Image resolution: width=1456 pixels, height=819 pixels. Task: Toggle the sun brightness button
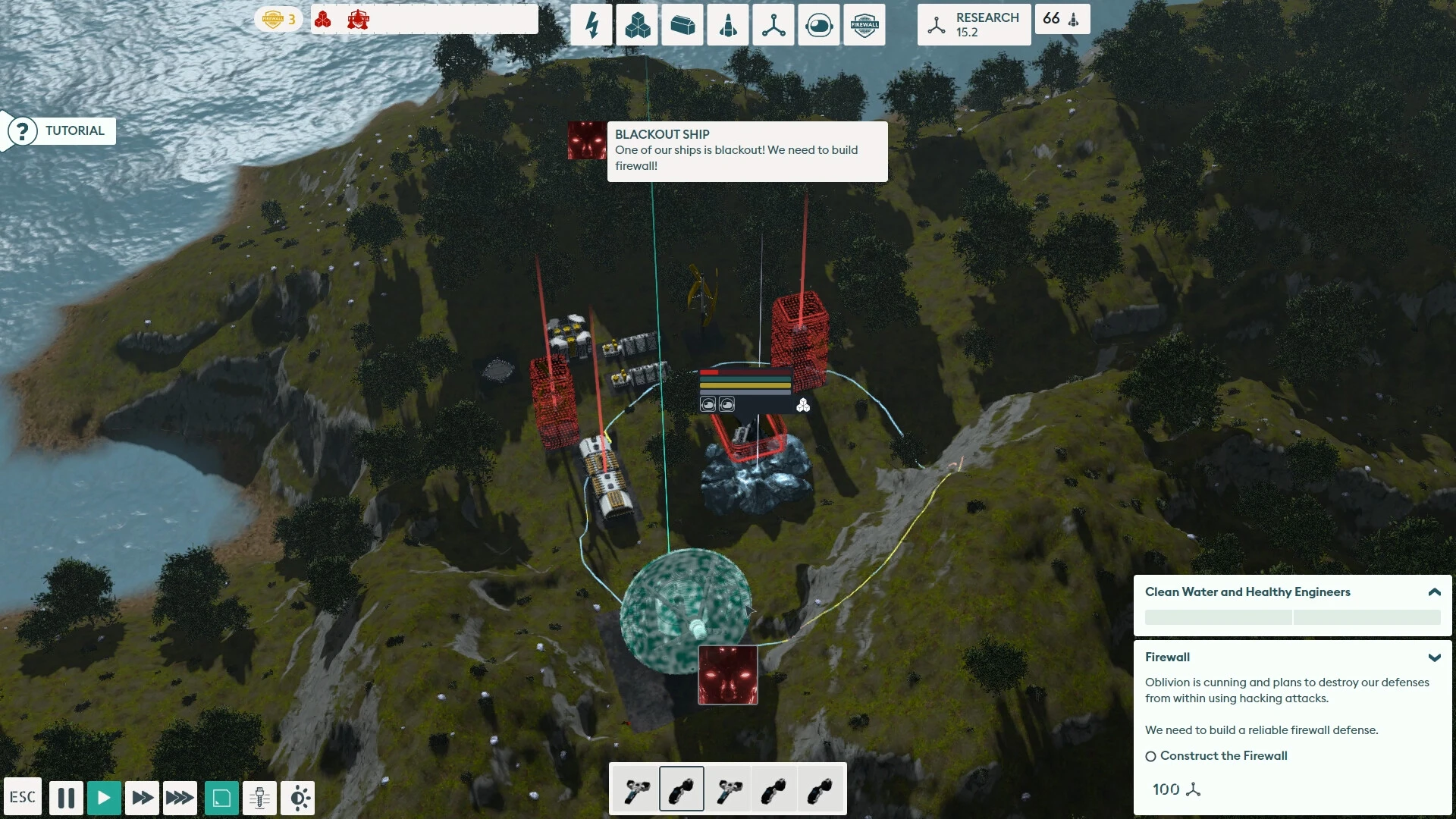[298, 798]
